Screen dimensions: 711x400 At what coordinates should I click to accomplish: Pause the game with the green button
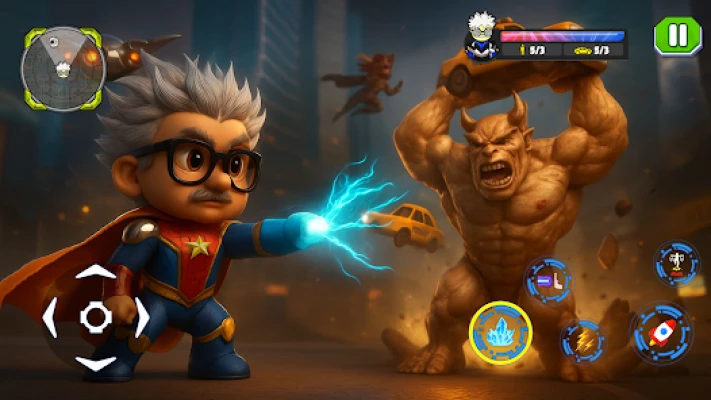pos(677,36)
